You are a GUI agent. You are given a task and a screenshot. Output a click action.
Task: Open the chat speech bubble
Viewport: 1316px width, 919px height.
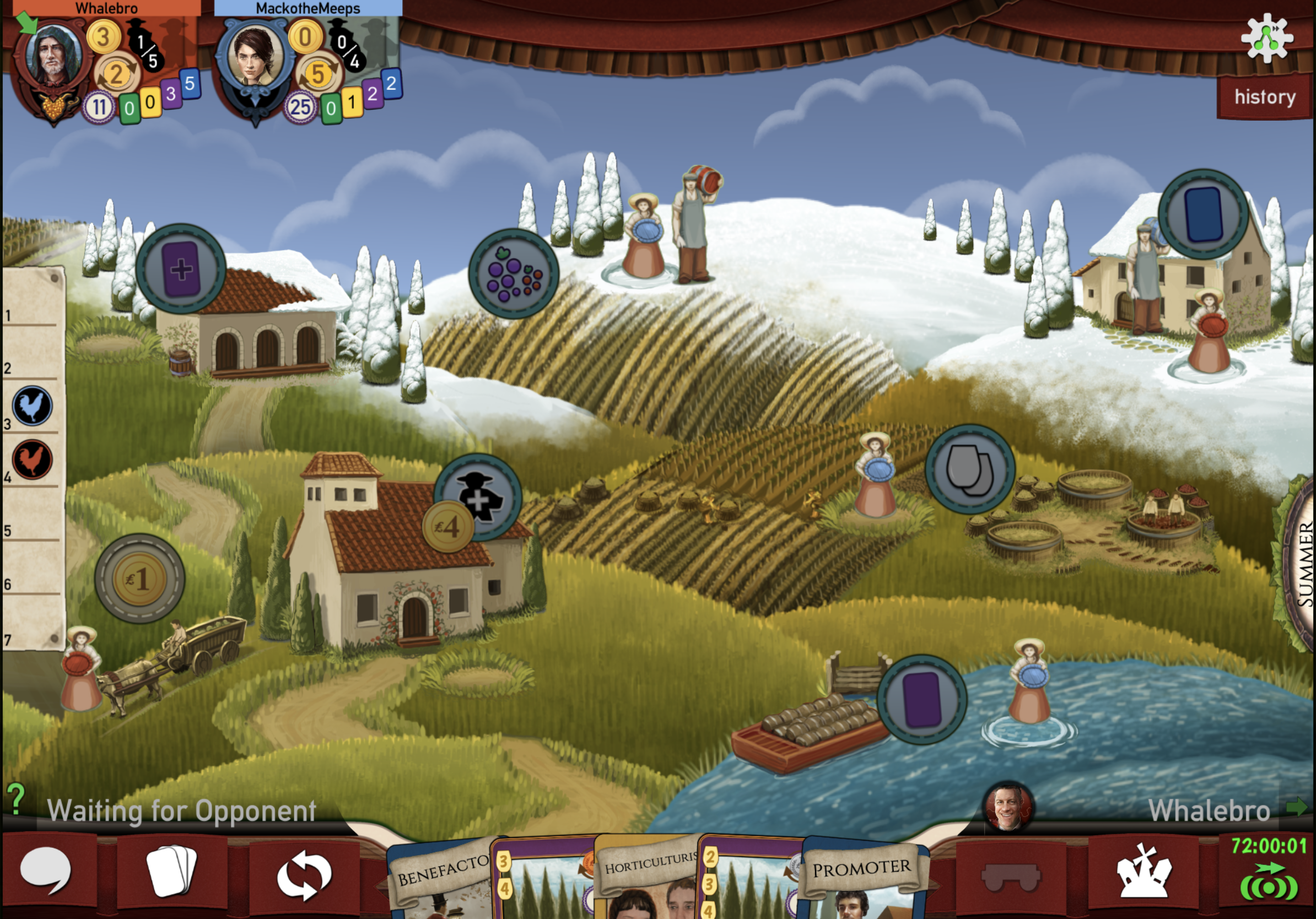[46, 872]
